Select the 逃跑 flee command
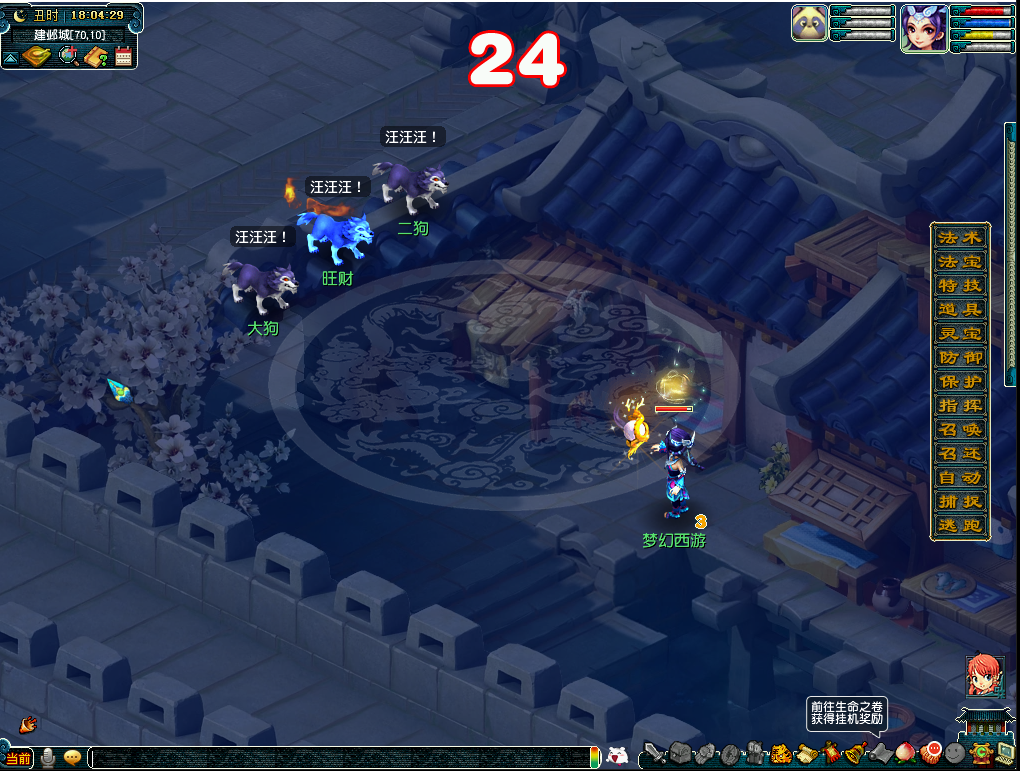 click(x=961, y=526)
